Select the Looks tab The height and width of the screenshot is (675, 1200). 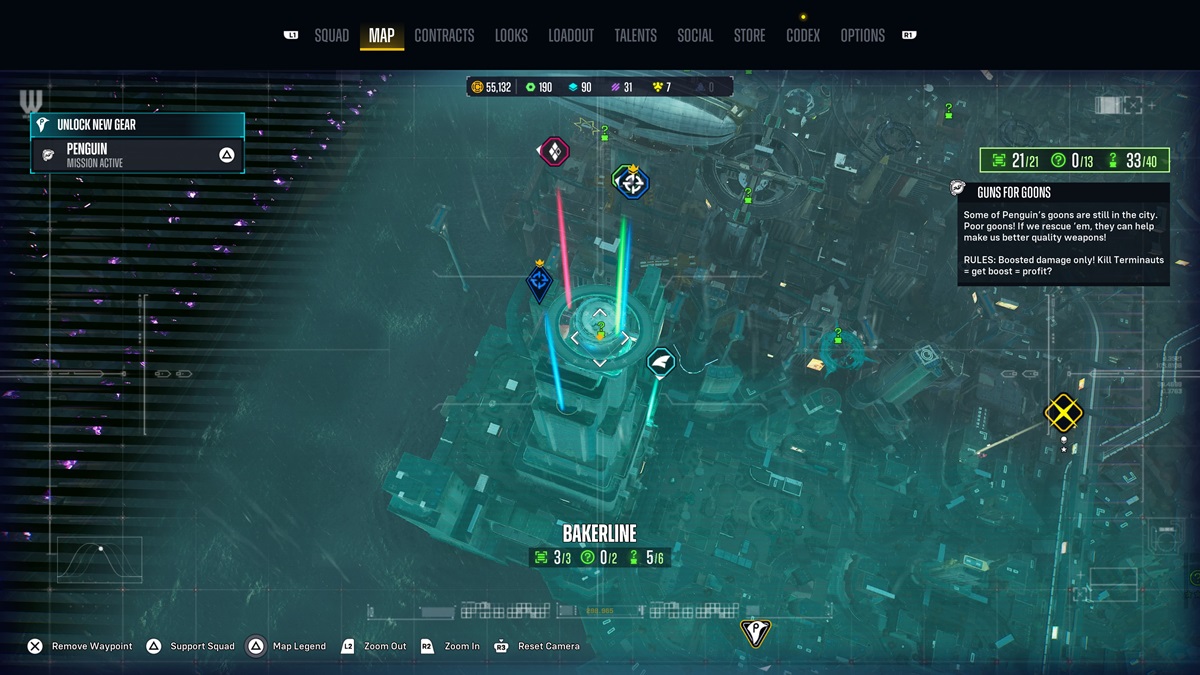(511, 35)
